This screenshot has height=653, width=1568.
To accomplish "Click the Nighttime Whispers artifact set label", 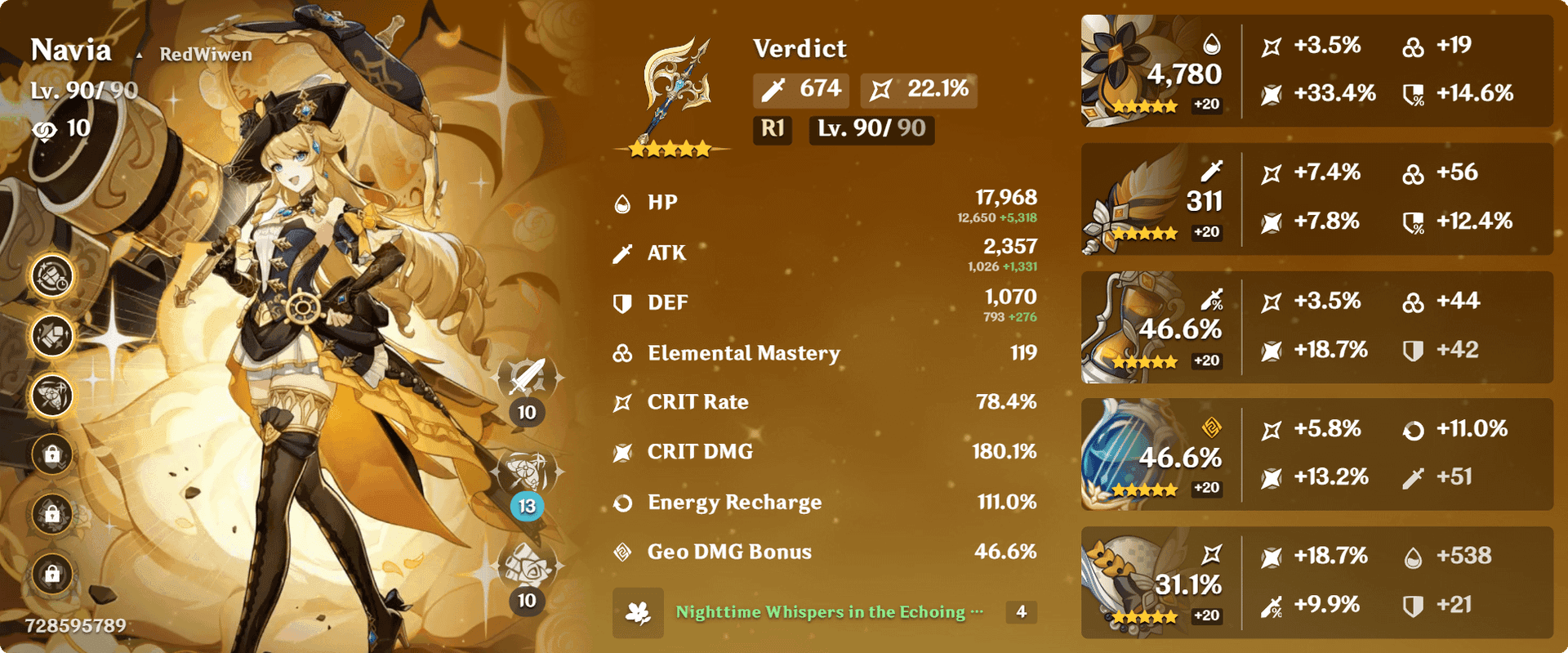I will tap(821, 612).
